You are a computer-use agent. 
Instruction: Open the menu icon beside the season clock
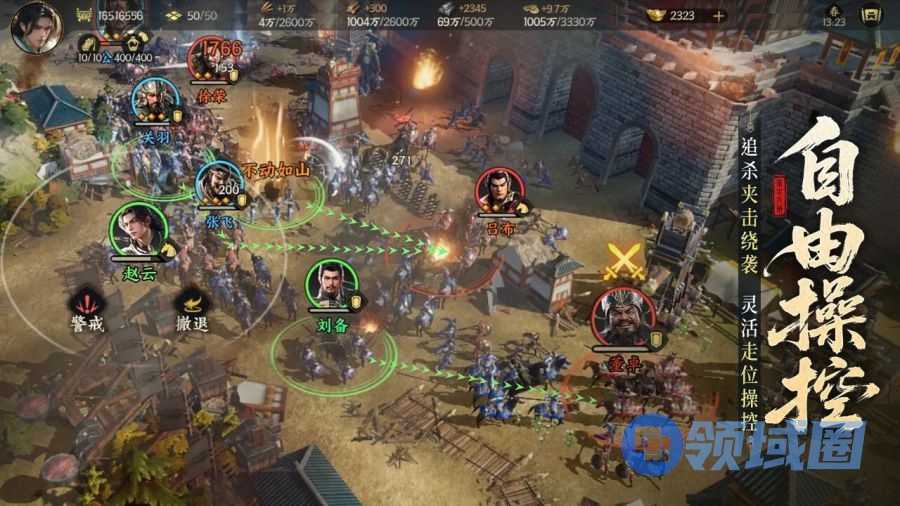pos(872,16)
